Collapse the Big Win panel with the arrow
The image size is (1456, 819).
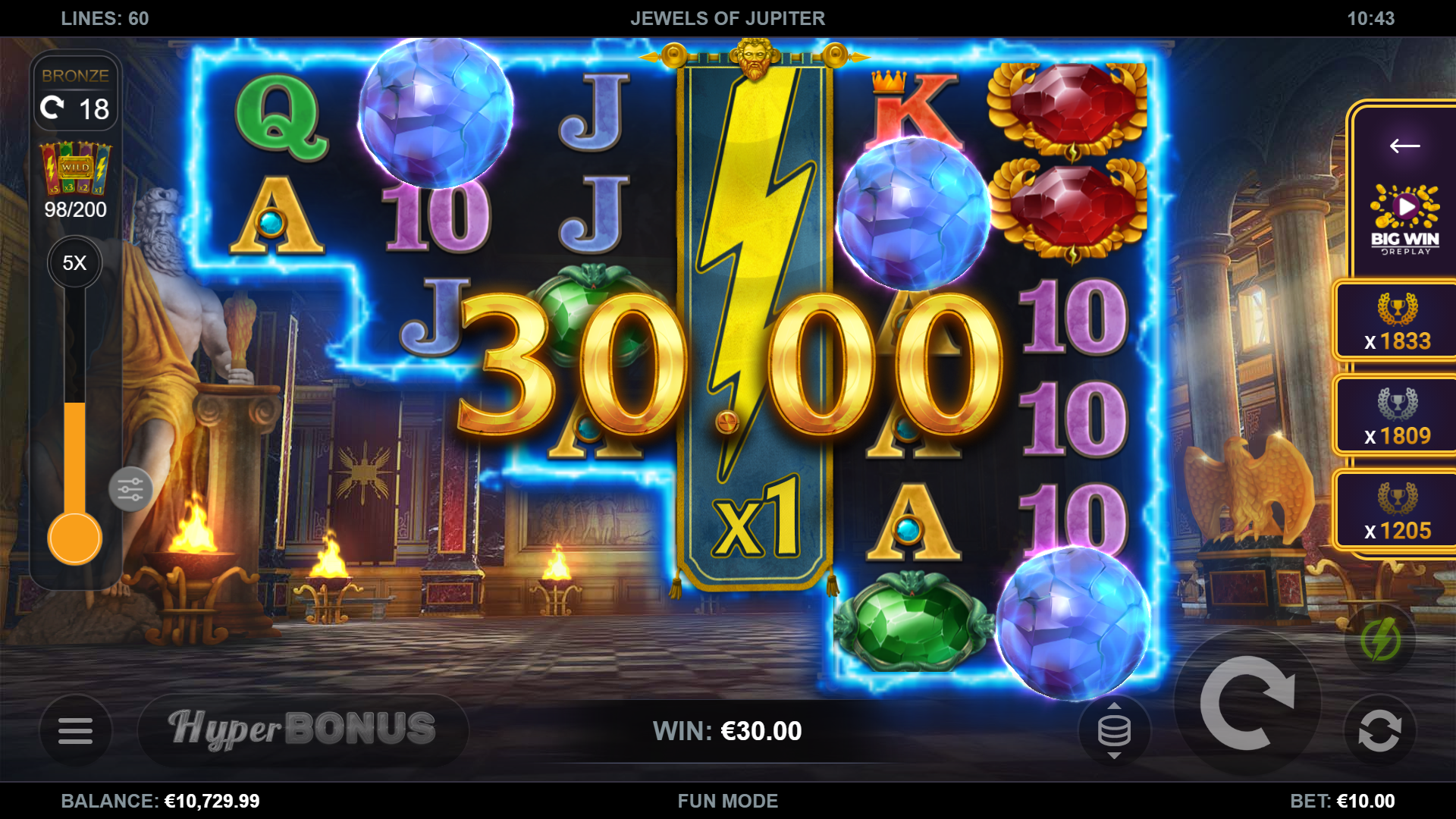pos(1404,146)
